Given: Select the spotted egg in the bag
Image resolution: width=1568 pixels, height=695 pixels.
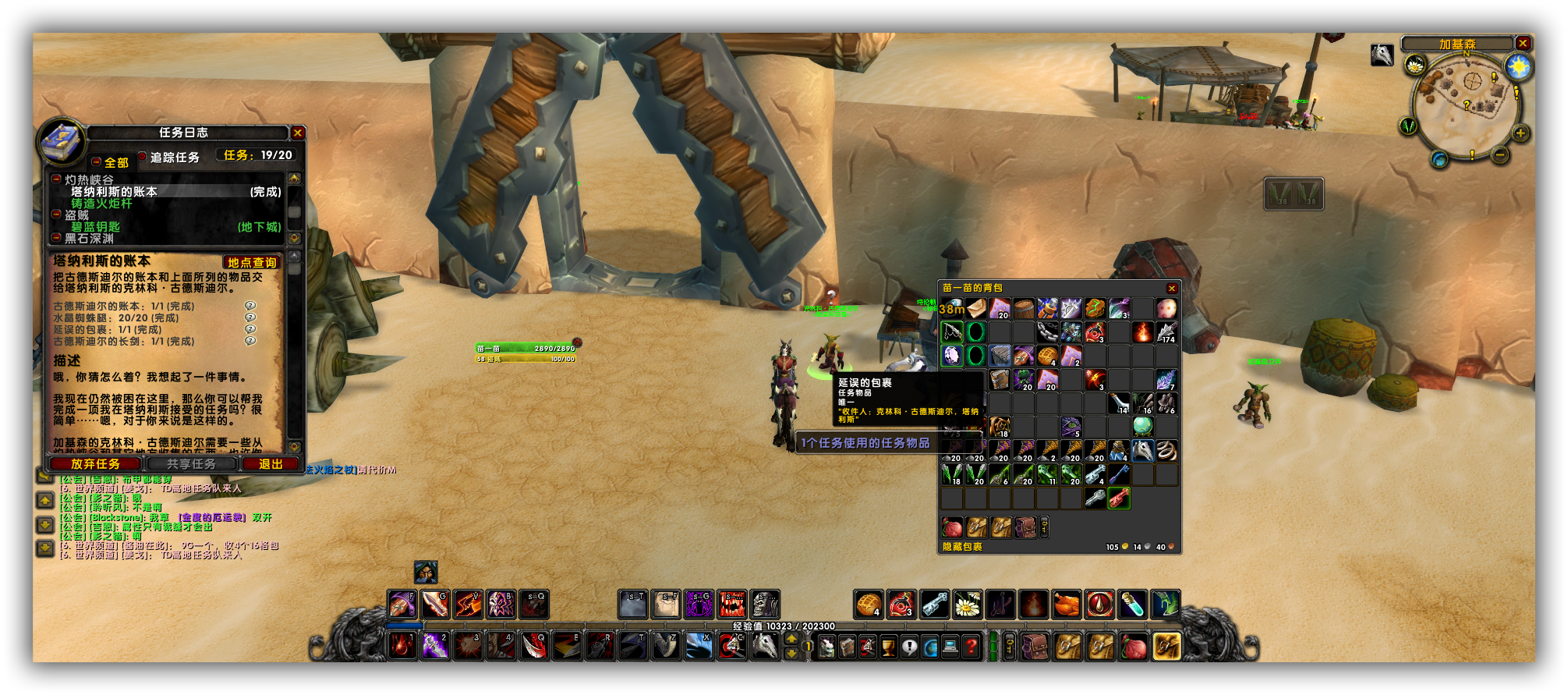Looking at the screenshot, I should tap(1166, 308).
